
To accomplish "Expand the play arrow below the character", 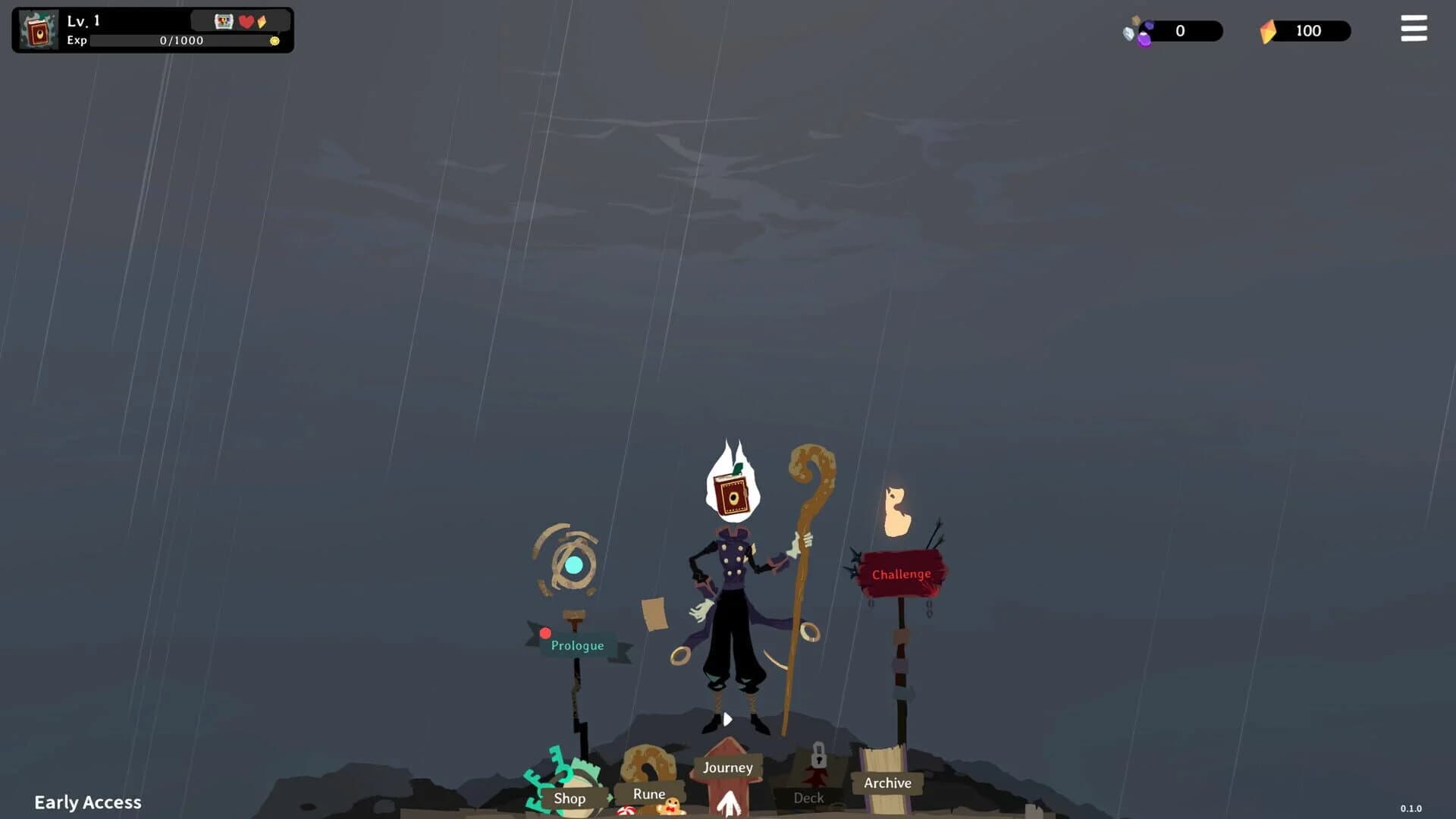I will (727, 719).
